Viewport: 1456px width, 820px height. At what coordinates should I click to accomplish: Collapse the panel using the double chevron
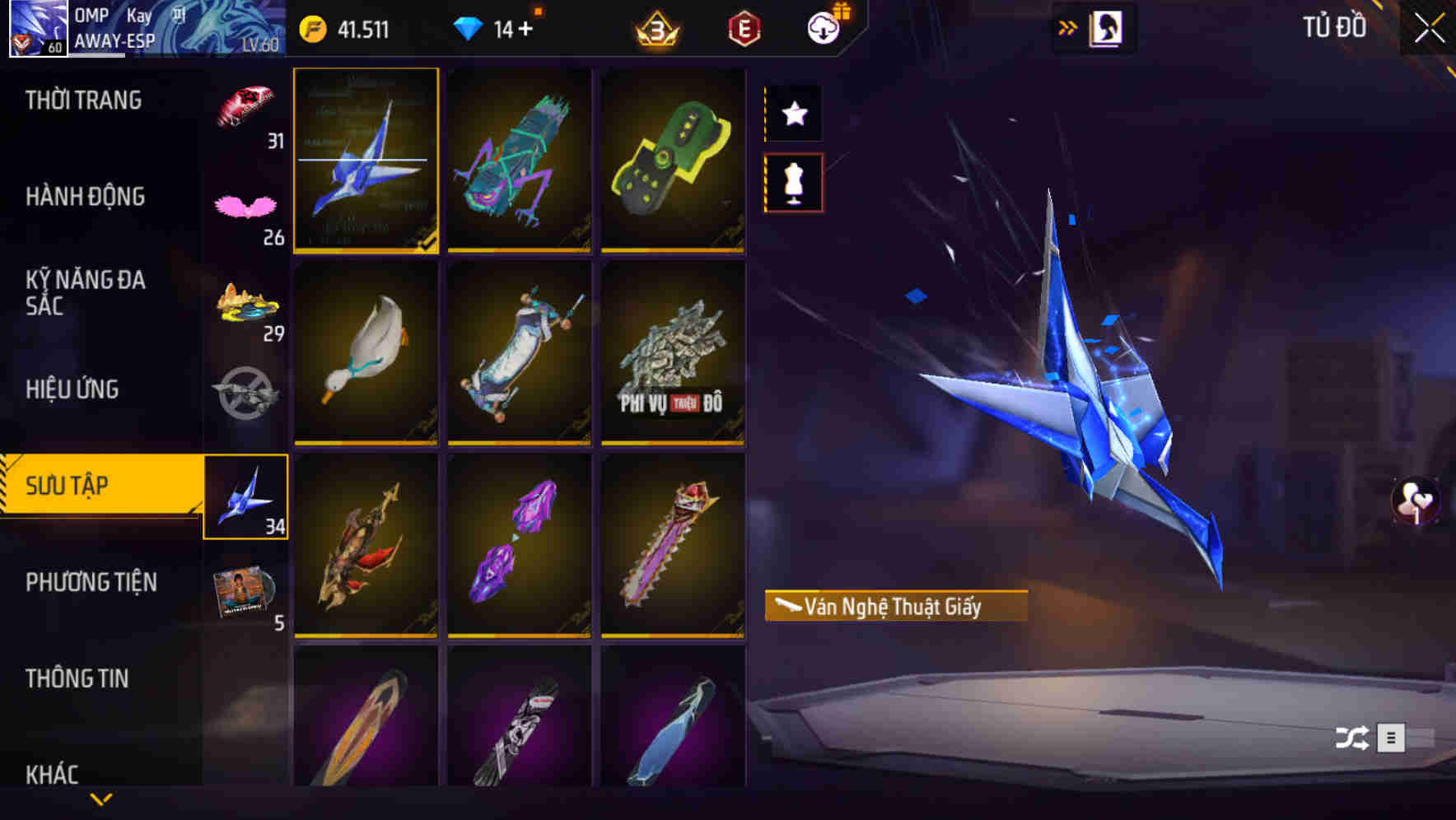1067,26
